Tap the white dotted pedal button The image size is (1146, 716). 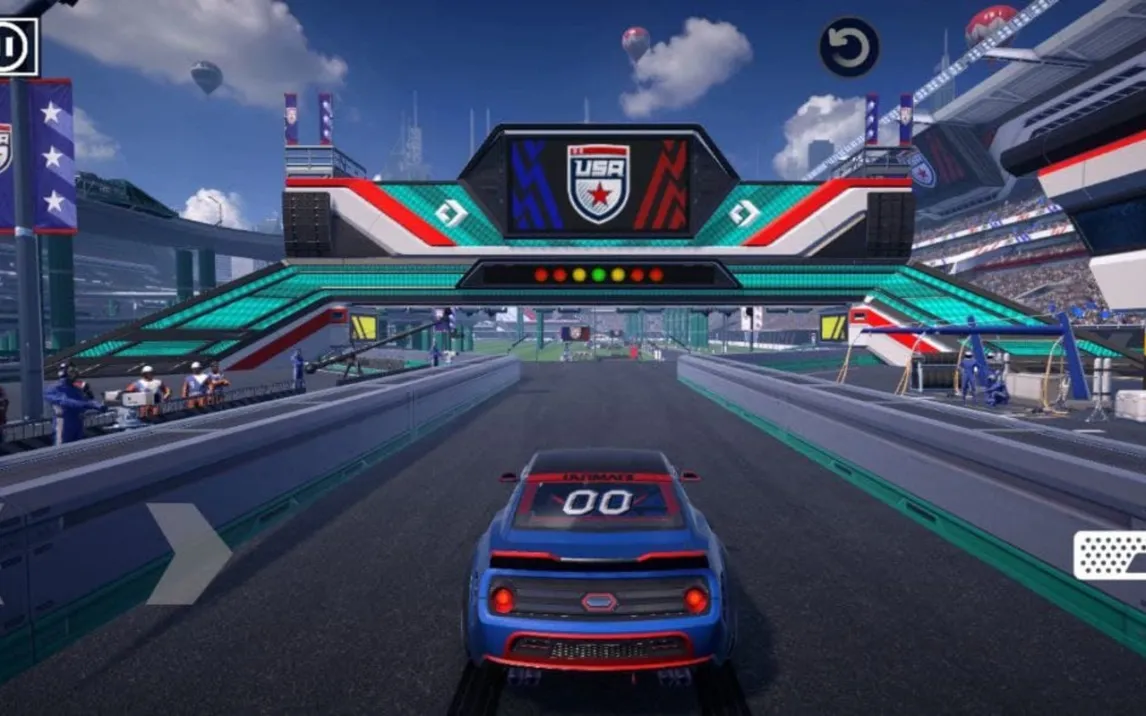pyautogui.click(x=1111, y=555)
